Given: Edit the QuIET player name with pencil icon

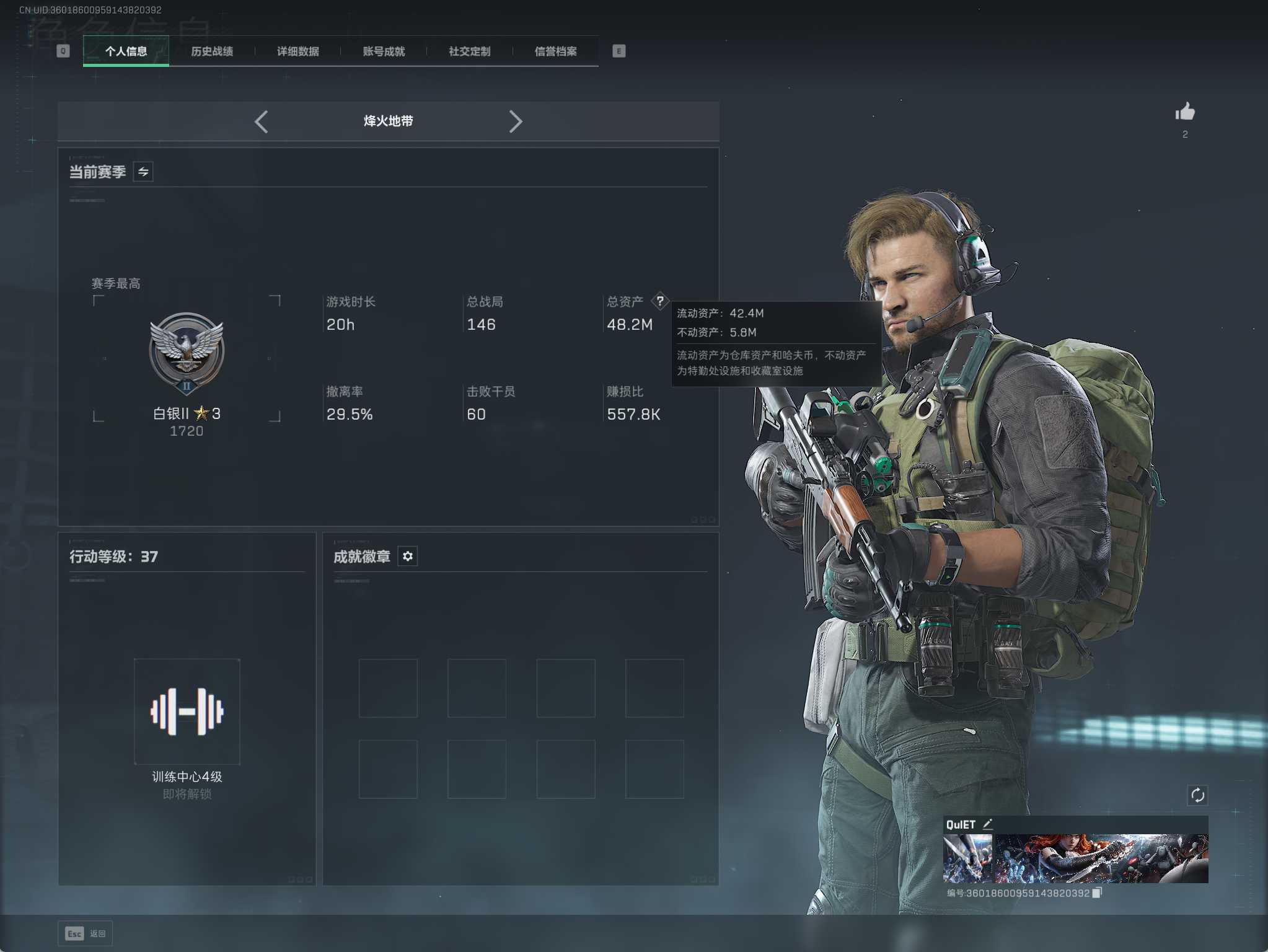Looking at the screenshot, I should coord(988,824).
